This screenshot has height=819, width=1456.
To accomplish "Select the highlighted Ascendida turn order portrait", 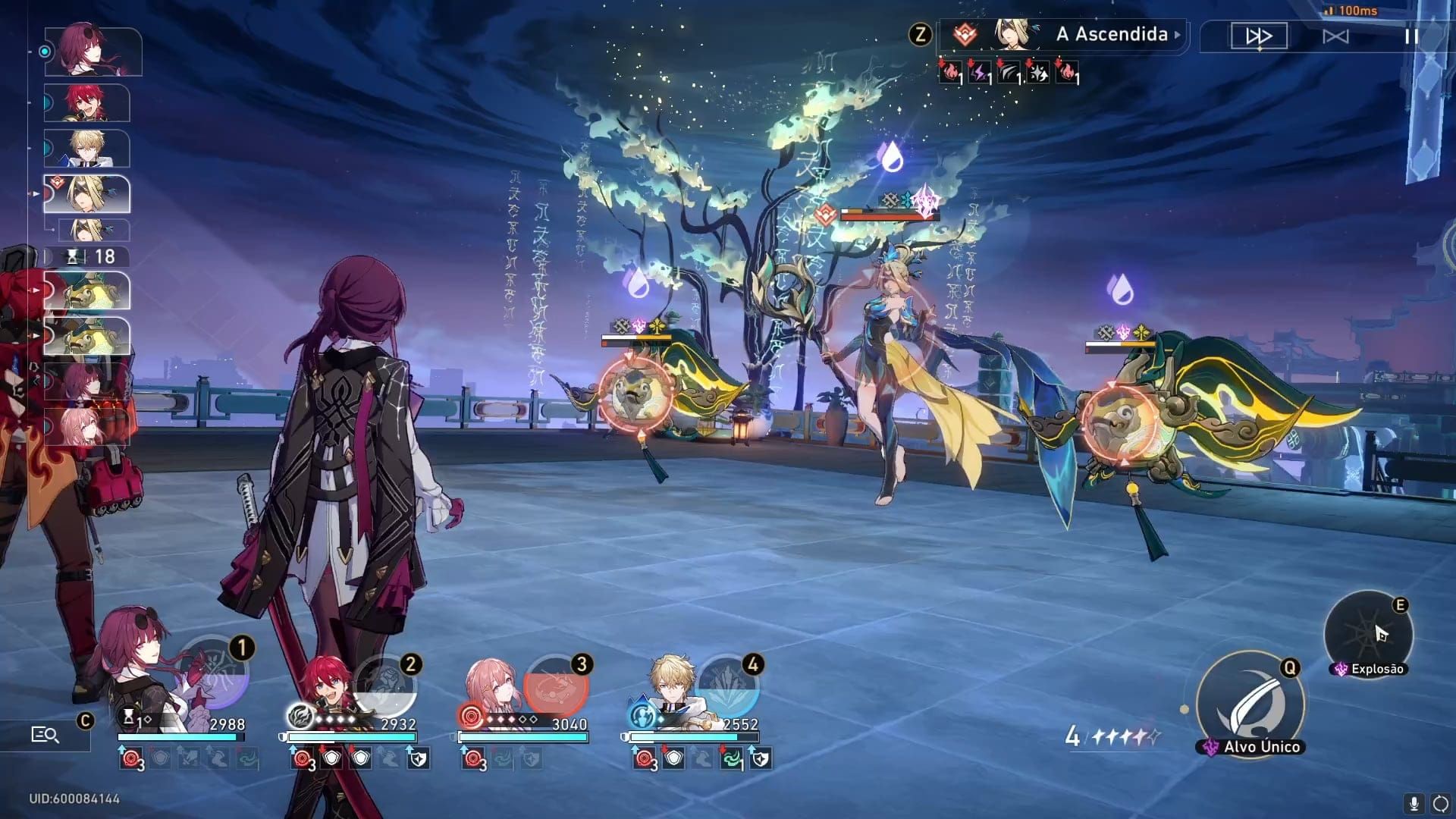I will click(x=86, y=194).
